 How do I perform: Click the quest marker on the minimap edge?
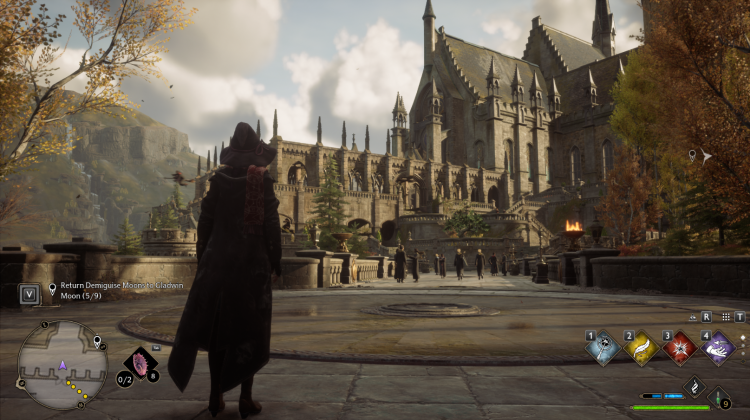[98, 343]
